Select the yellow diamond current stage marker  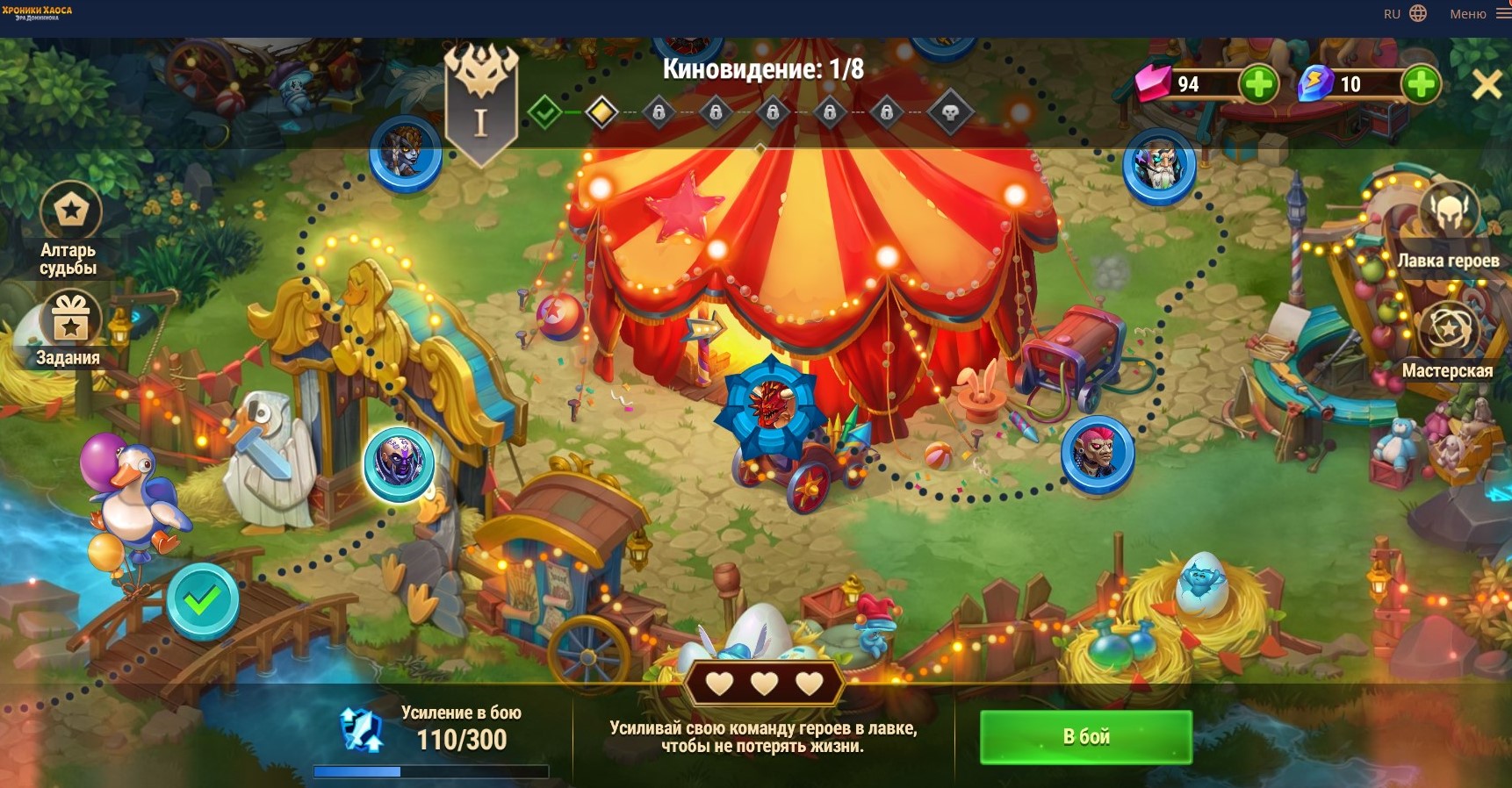601,112
